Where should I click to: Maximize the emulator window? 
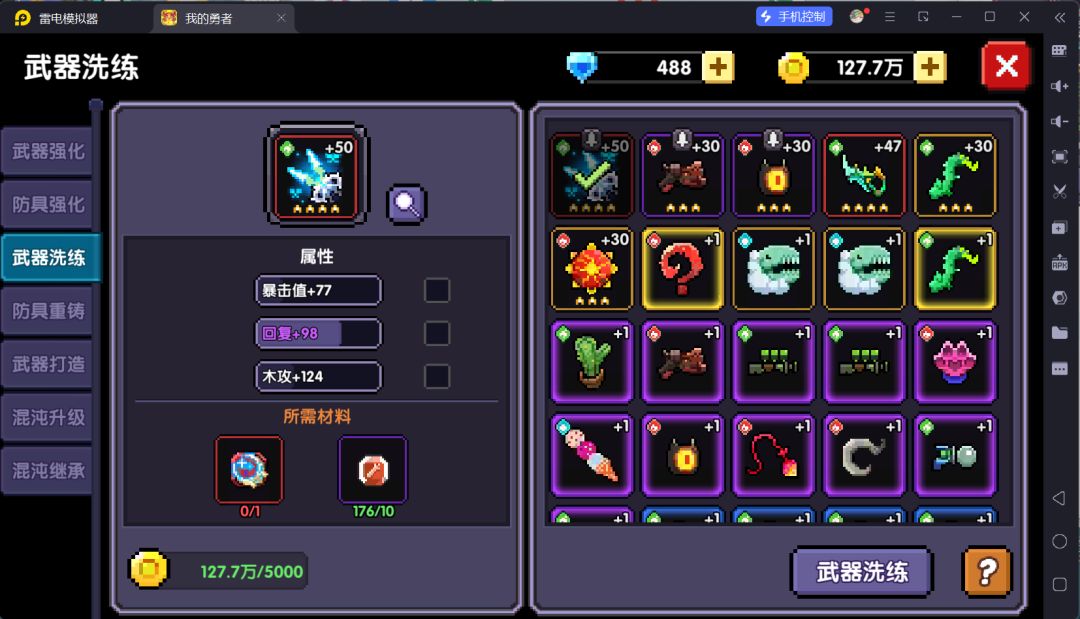(989, 17)
